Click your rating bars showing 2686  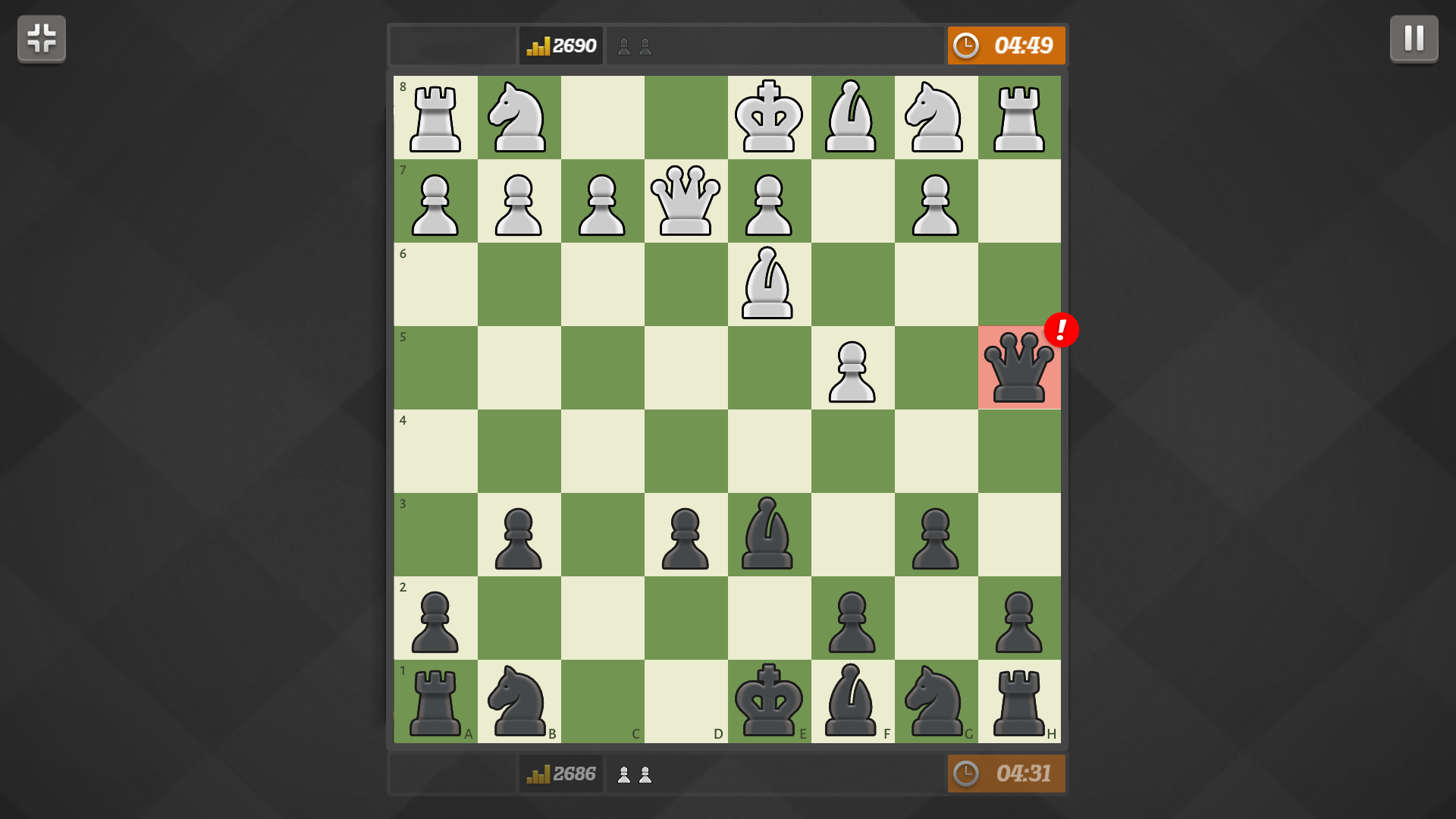point(560,773)
